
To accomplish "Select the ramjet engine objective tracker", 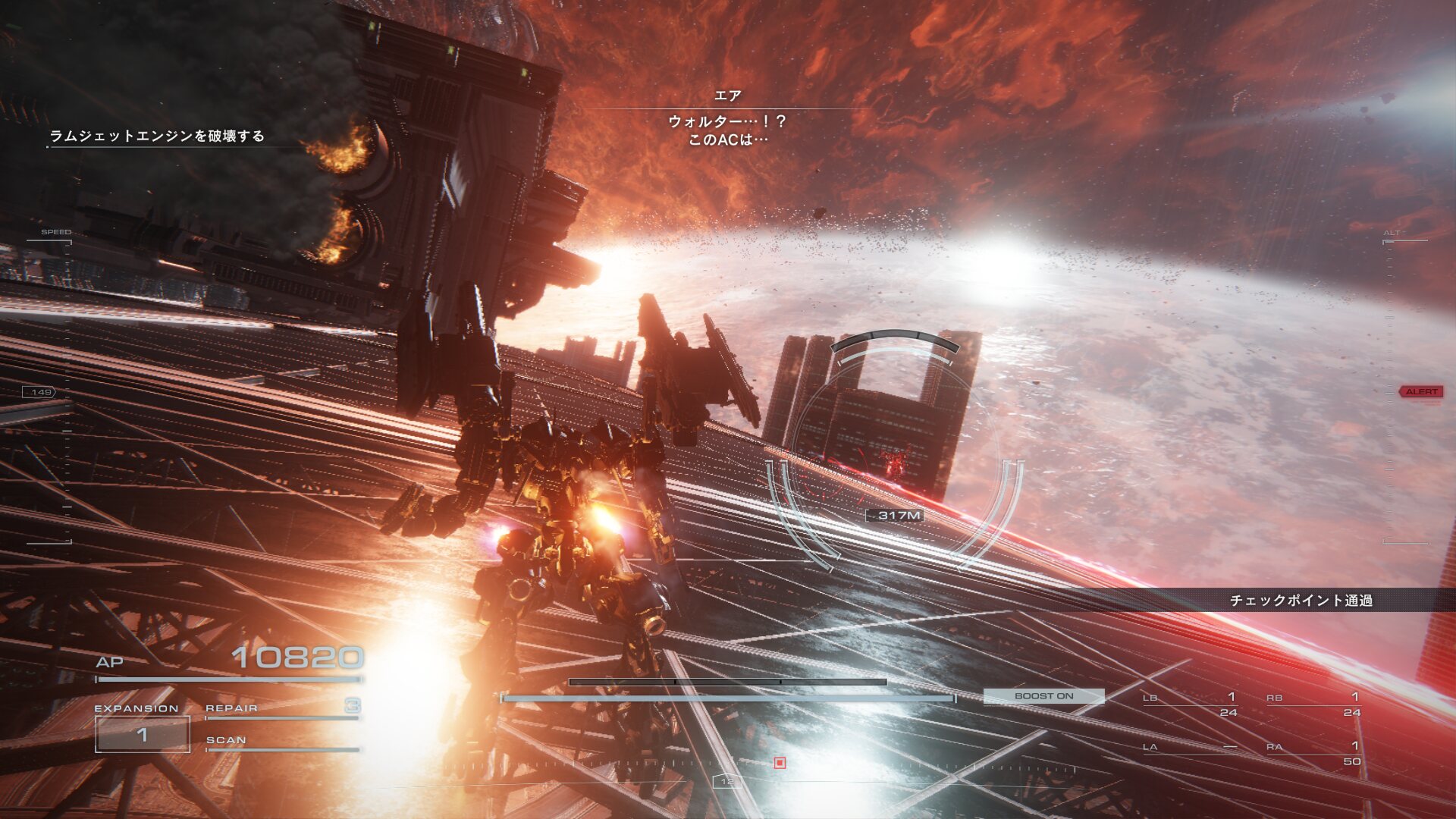I will coord(157,136).
